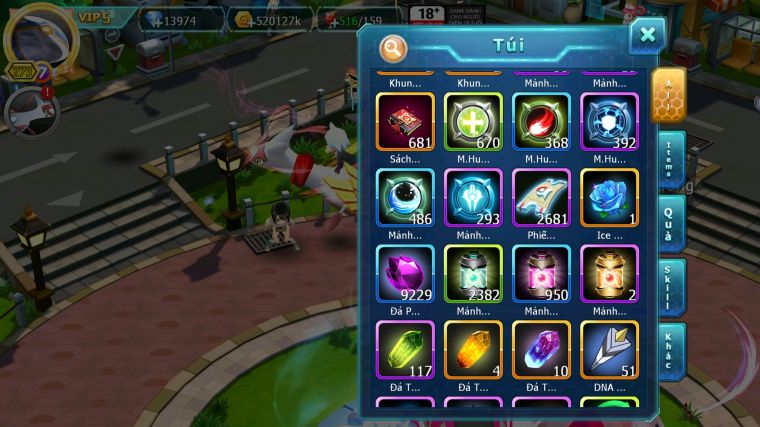Choose the Ice blue rose item

pyautogui.click(x=609, y=197)
